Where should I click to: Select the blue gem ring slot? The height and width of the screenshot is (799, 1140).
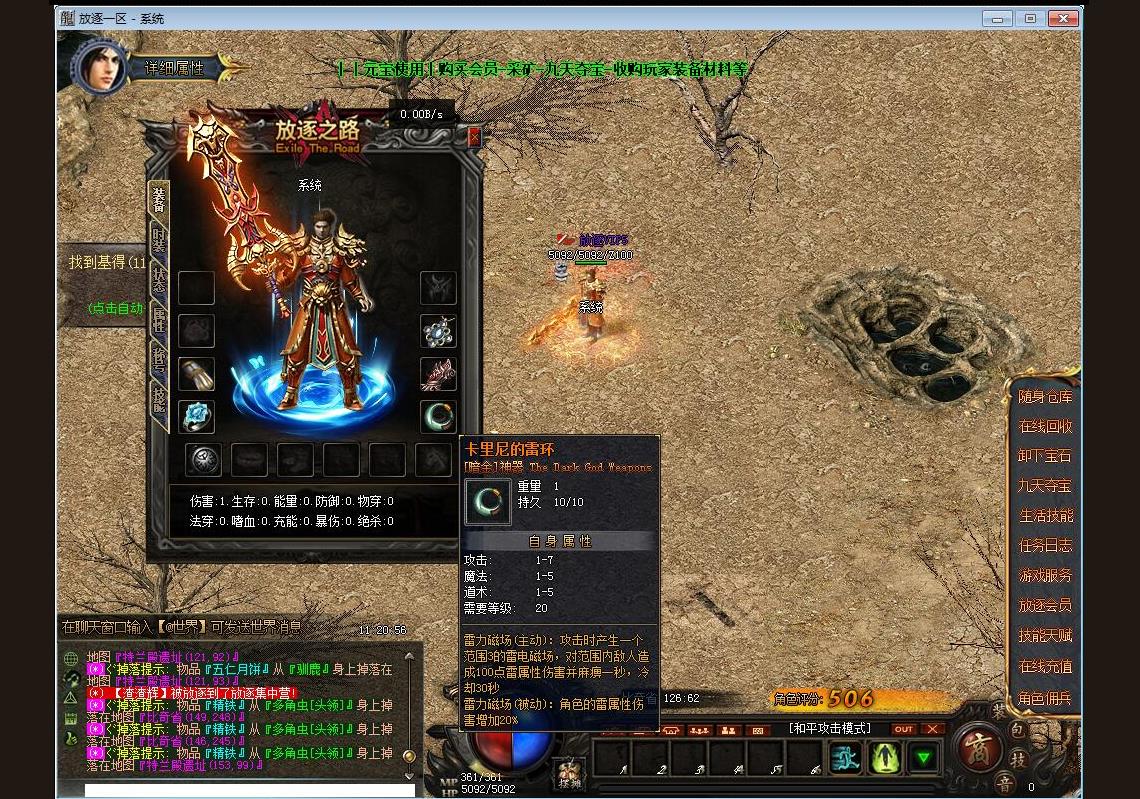point(196,417)
